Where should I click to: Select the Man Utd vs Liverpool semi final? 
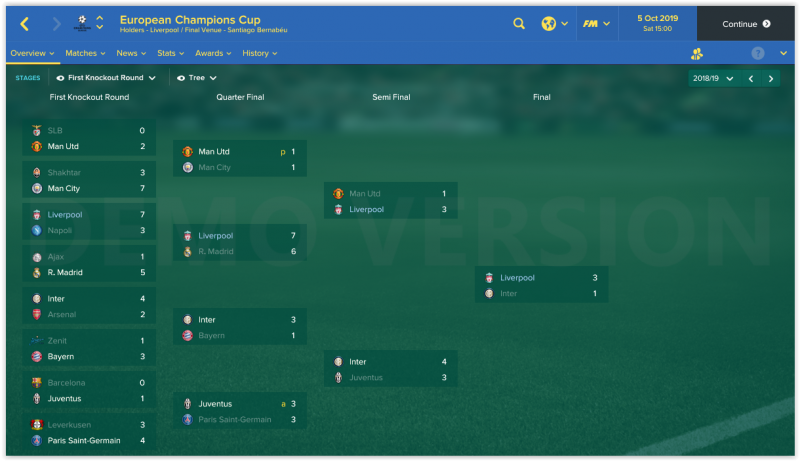coord(390,201)
